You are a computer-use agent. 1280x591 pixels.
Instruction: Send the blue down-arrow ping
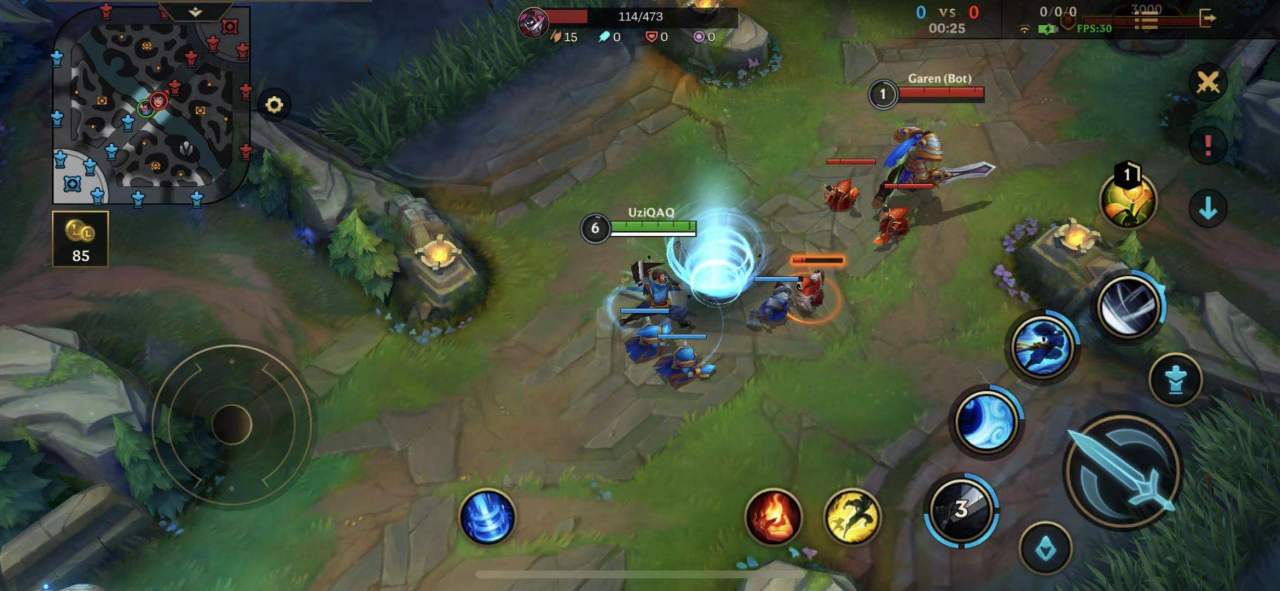[1208, 208]
